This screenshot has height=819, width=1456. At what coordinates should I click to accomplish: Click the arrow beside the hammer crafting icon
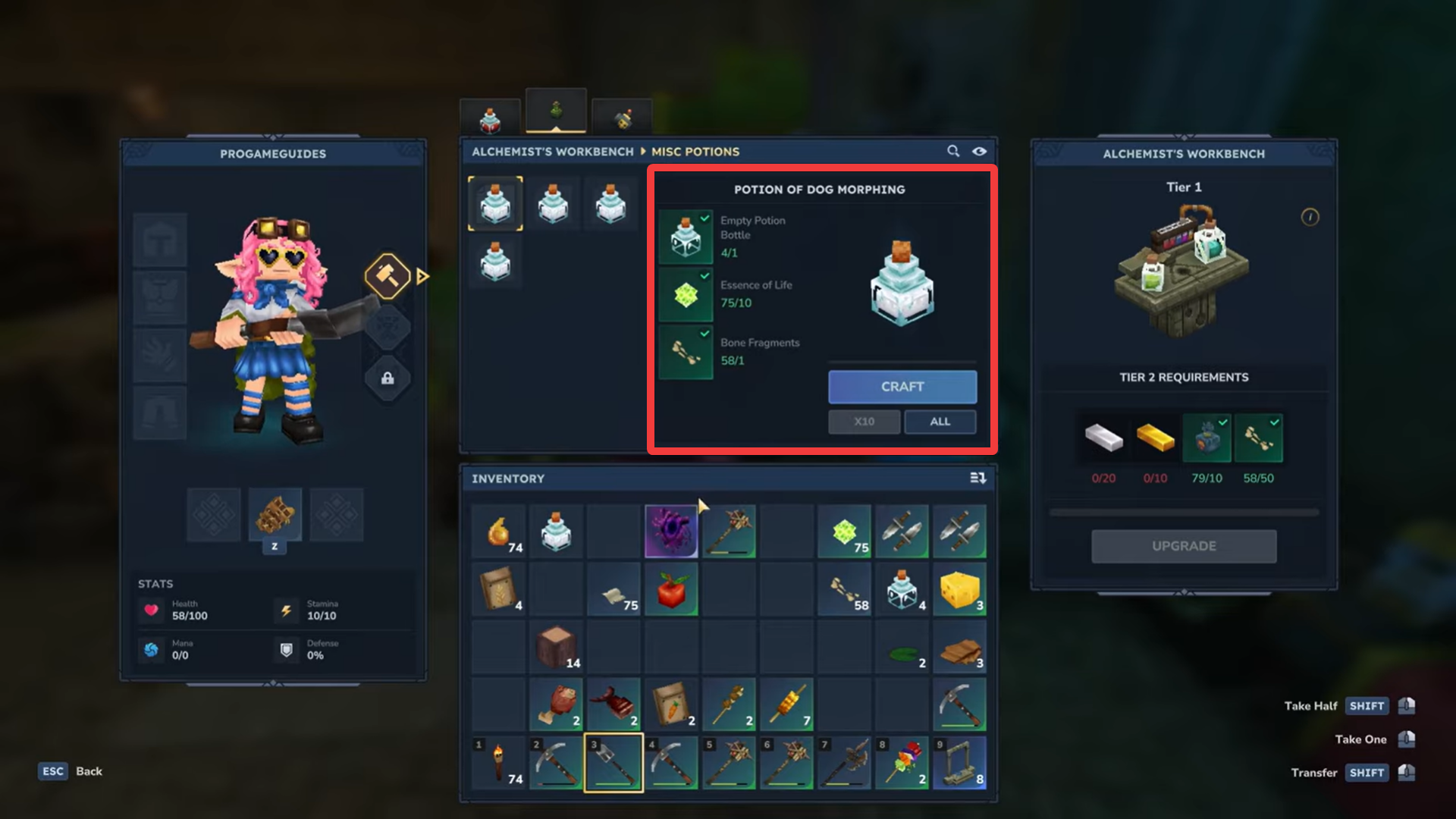point(422,276)
